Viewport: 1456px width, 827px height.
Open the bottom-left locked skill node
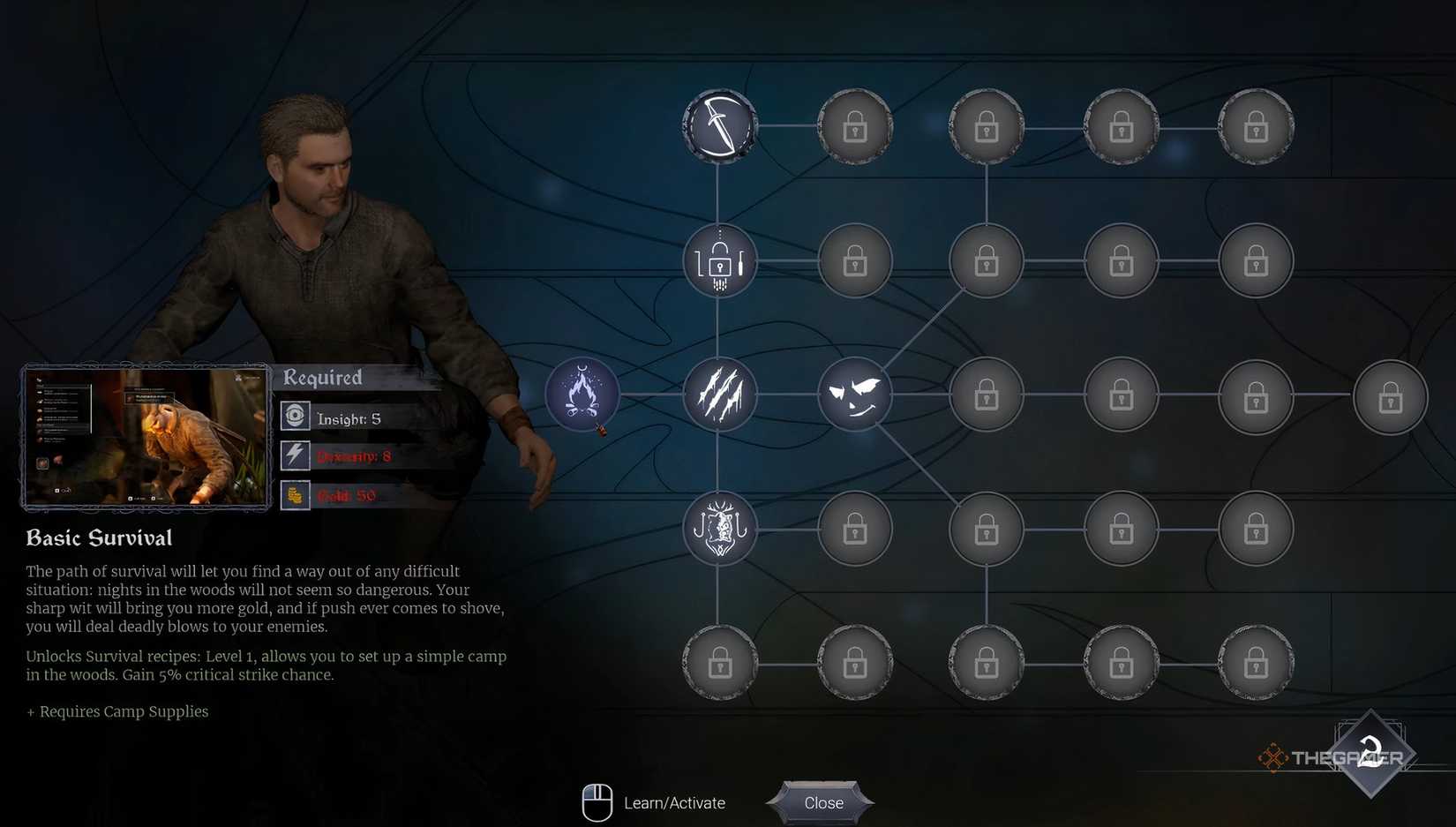[x=719, y=663]
